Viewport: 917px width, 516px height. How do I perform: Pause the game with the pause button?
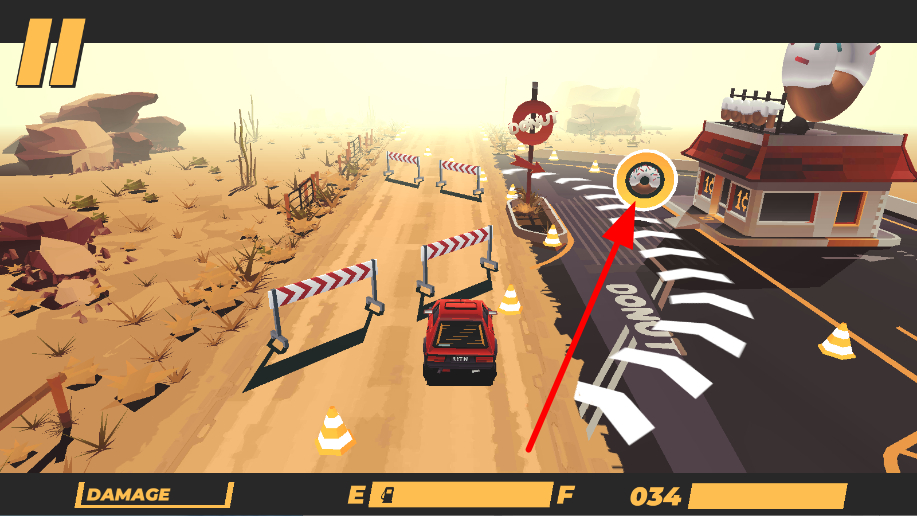[x=50, y=52]
